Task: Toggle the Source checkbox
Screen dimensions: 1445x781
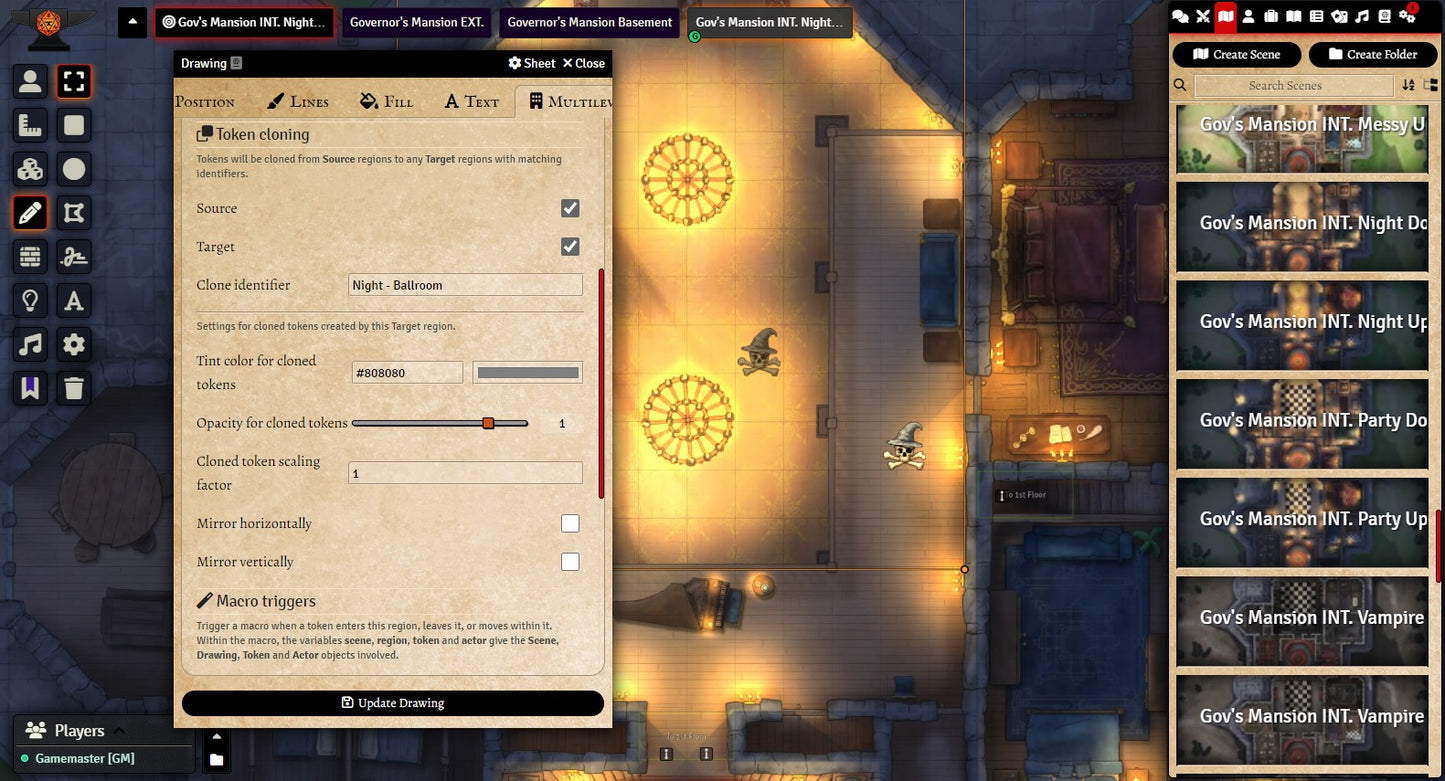Action: pyautogui.click(x=570, y=208)
